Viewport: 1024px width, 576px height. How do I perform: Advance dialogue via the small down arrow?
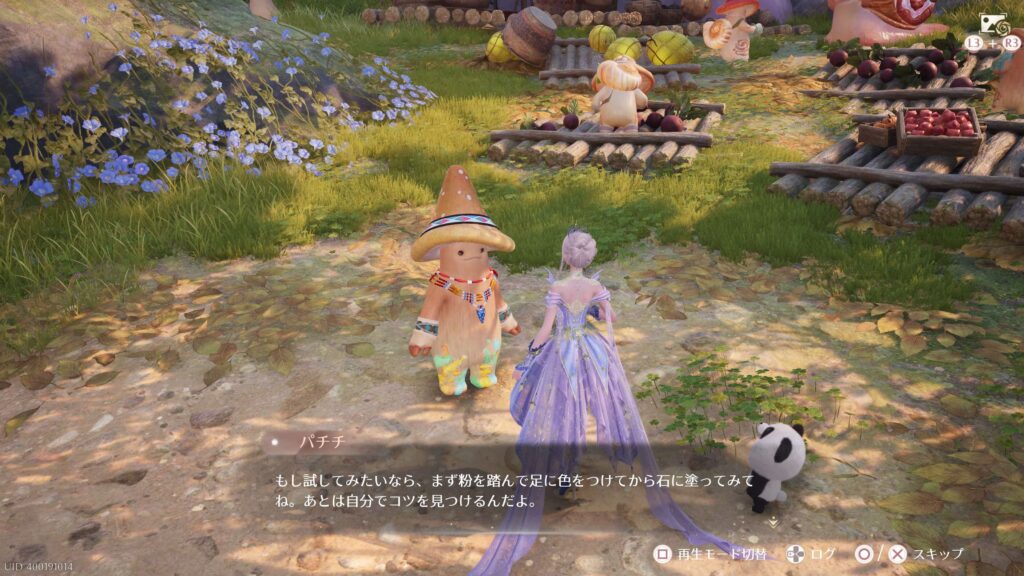(x=771, y=521)
